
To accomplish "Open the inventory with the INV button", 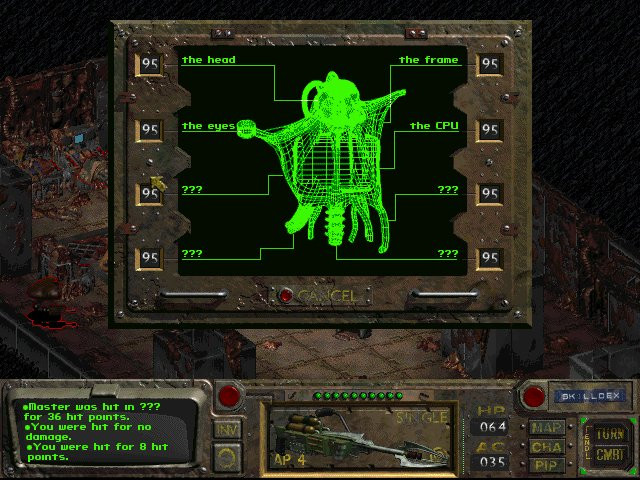I will [227, 429].
